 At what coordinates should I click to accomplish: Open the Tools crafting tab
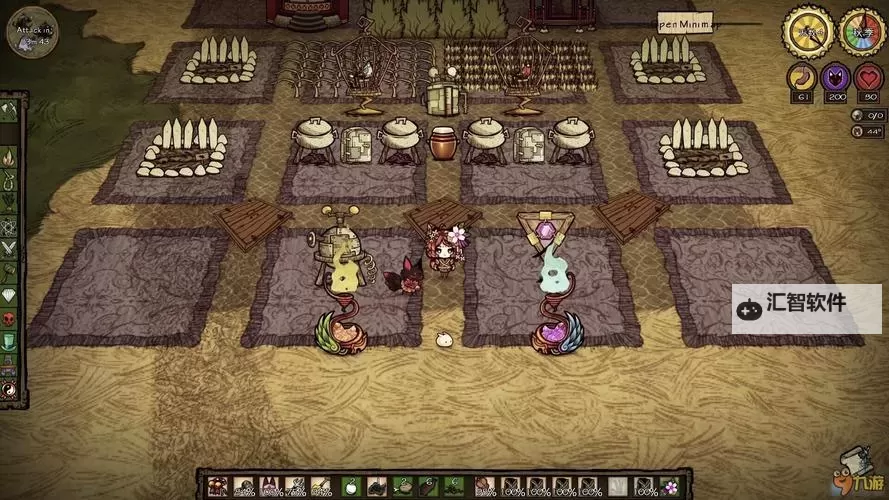click(x=9, y=110)
